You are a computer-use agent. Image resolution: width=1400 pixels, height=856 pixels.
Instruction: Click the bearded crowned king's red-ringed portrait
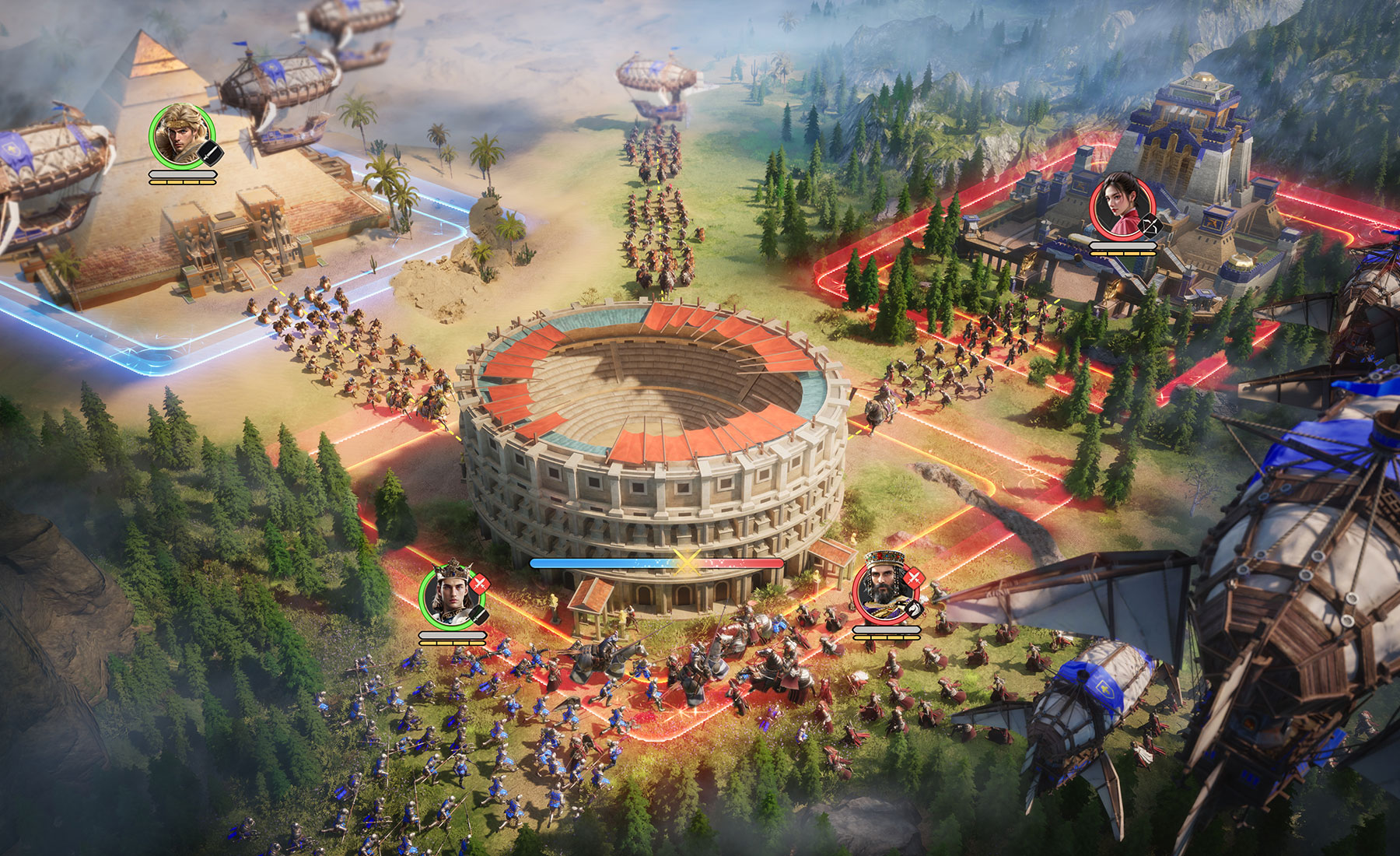pyautogui.click(x=885, y=589)
